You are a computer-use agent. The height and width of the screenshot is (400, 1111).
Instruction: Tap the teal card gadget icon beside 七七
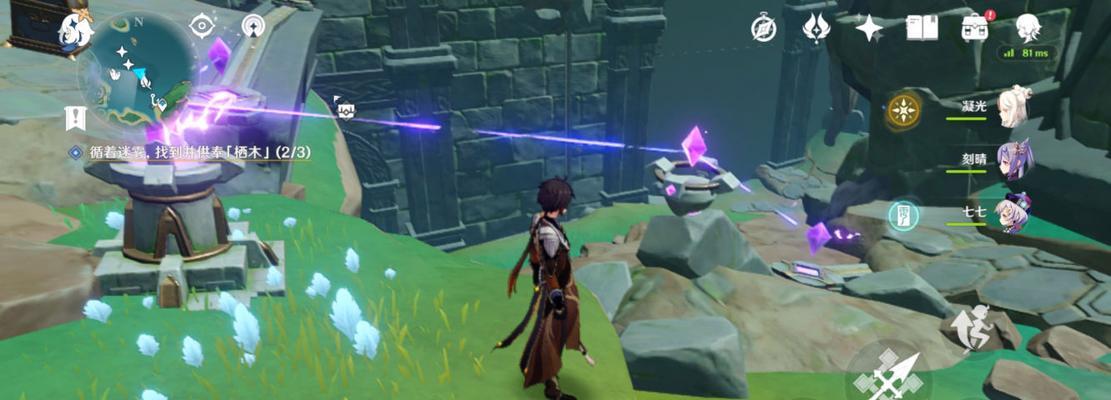(902, 212)
